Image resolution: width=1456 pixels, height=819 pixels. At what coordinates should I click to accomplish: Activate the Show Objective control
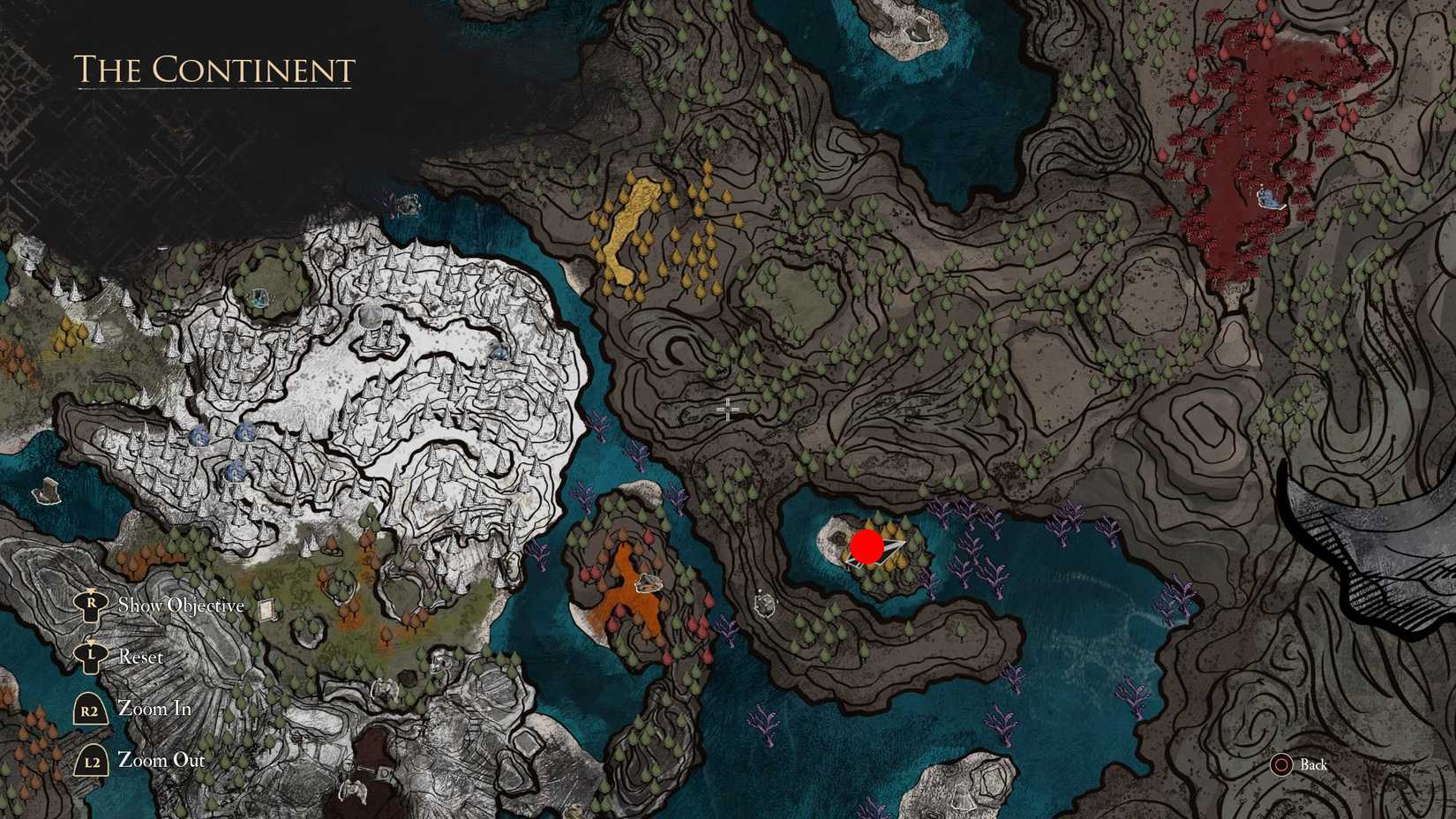point(181,605)
